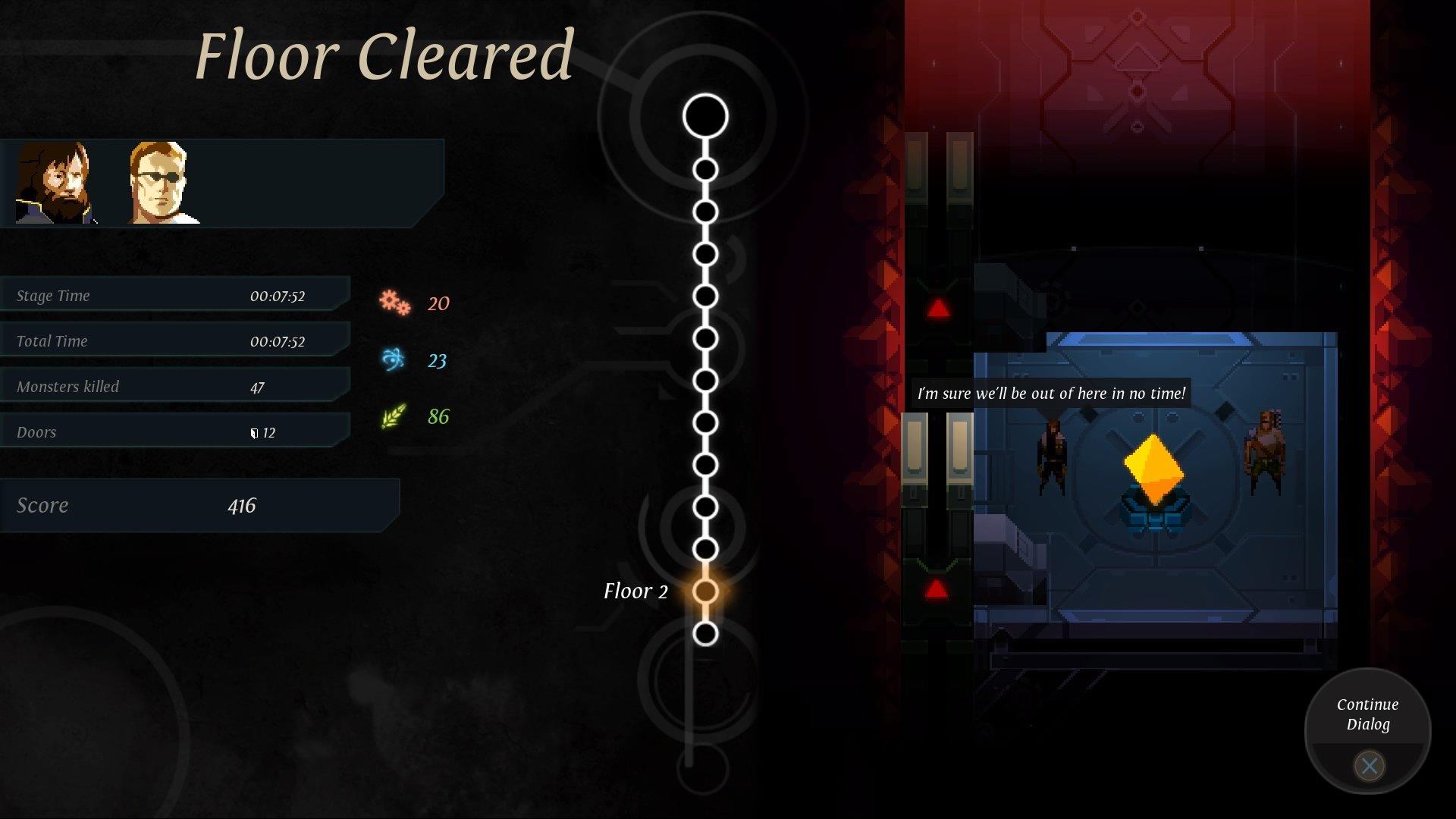Select the bearded hero's portrait
Viewport: 1456px width, 819px height.
(55, 182)
